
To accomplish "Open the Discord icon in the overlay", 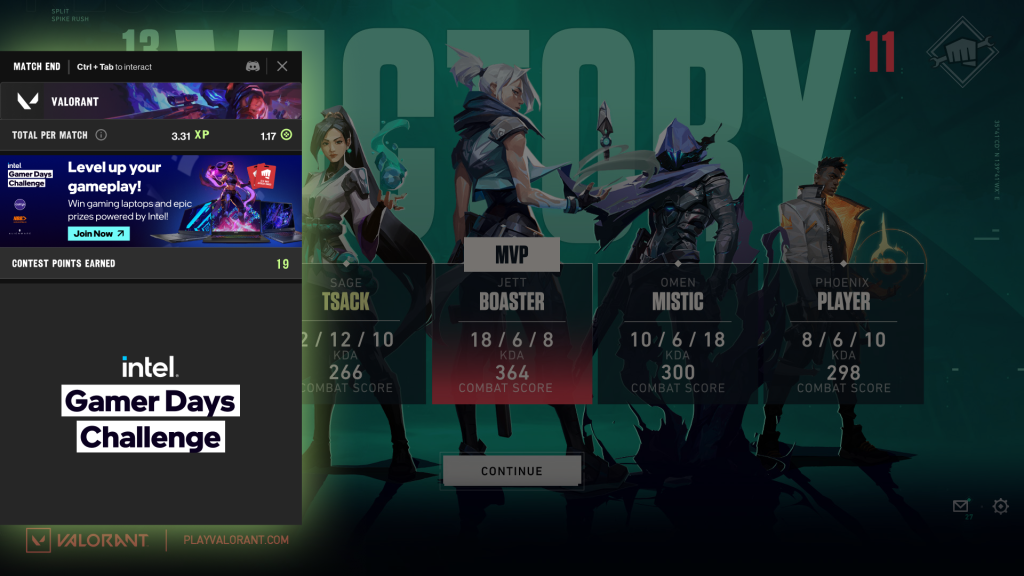I will [253, 66].
